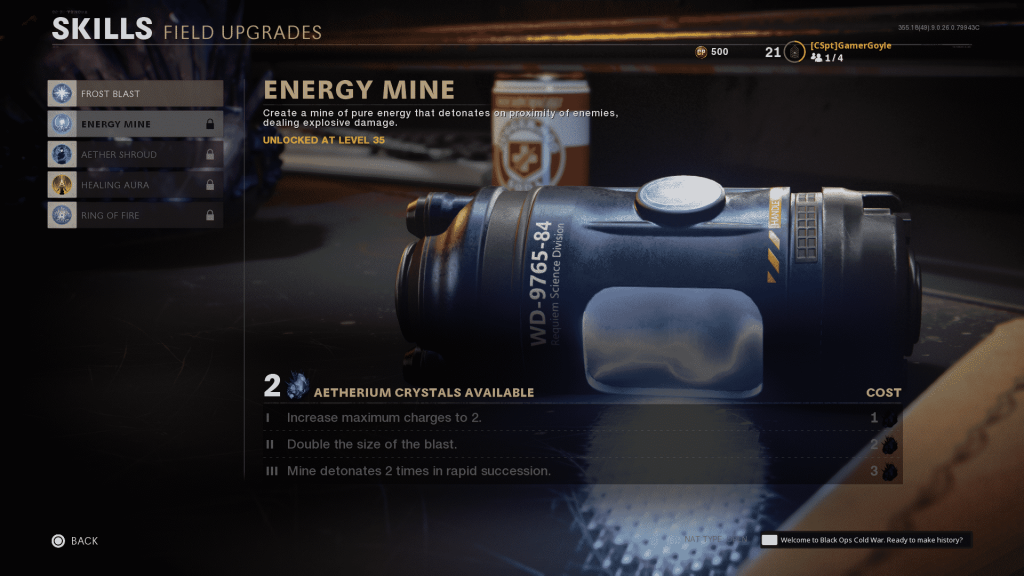This screenshot has height=576, width=1024.
Task: Pick the Ring of Fire upgrade
Action: (135, 215)
